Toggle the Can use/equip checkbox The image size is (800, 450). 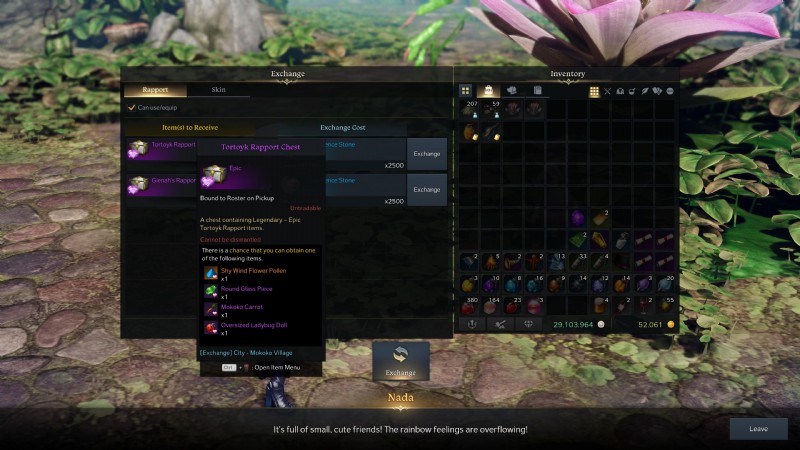[131, 108]
